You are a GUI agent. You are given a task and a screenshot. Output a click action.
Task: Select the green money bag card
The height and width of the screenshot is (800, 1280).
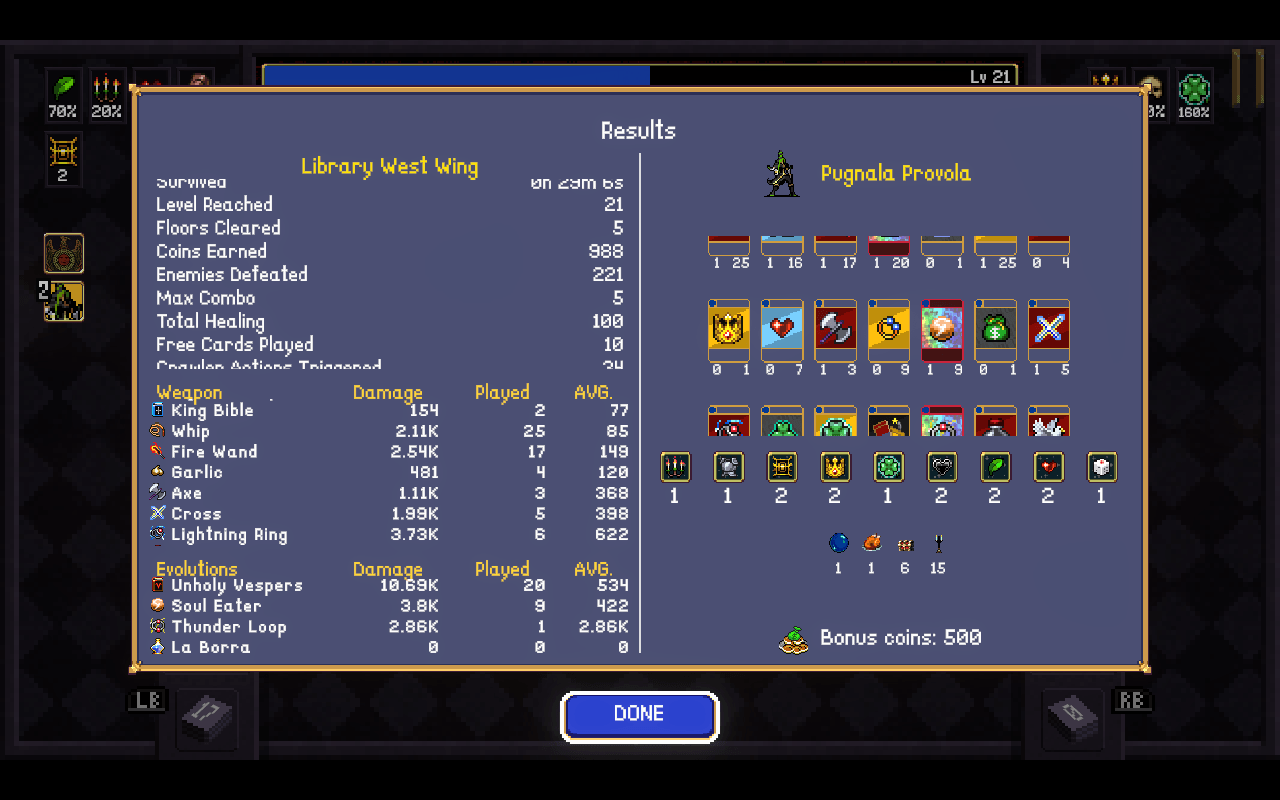coord(995,329)
